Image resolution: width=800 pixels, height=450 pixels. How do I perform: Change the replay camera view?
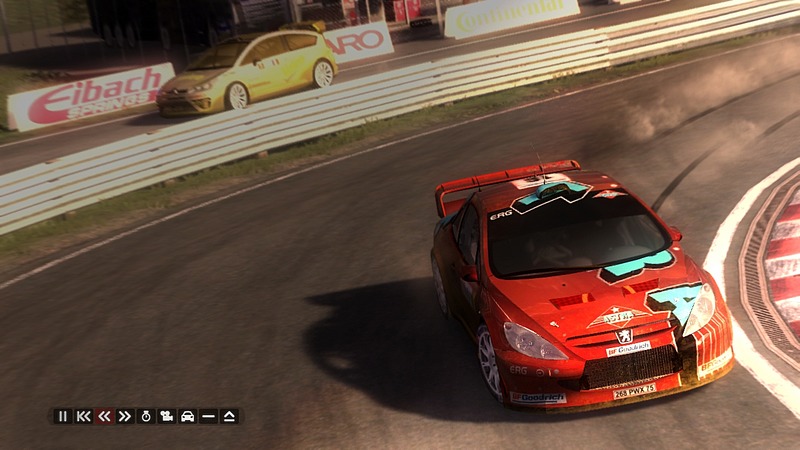[x=167, y=416]
